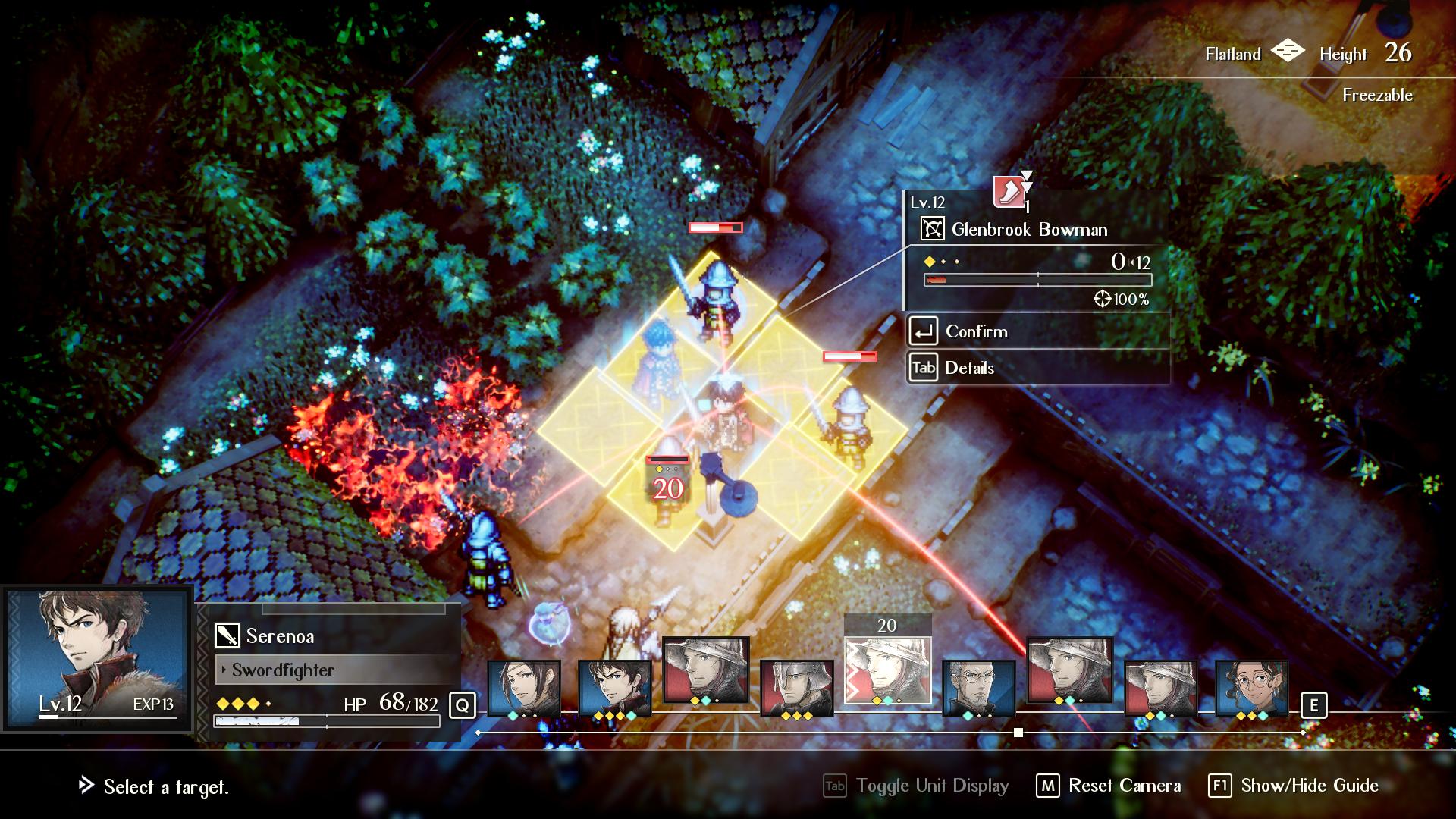1456x819 pixels.
Task: Select Serenoa's small portrait in the turn order
Action: (x=614, y=688)
